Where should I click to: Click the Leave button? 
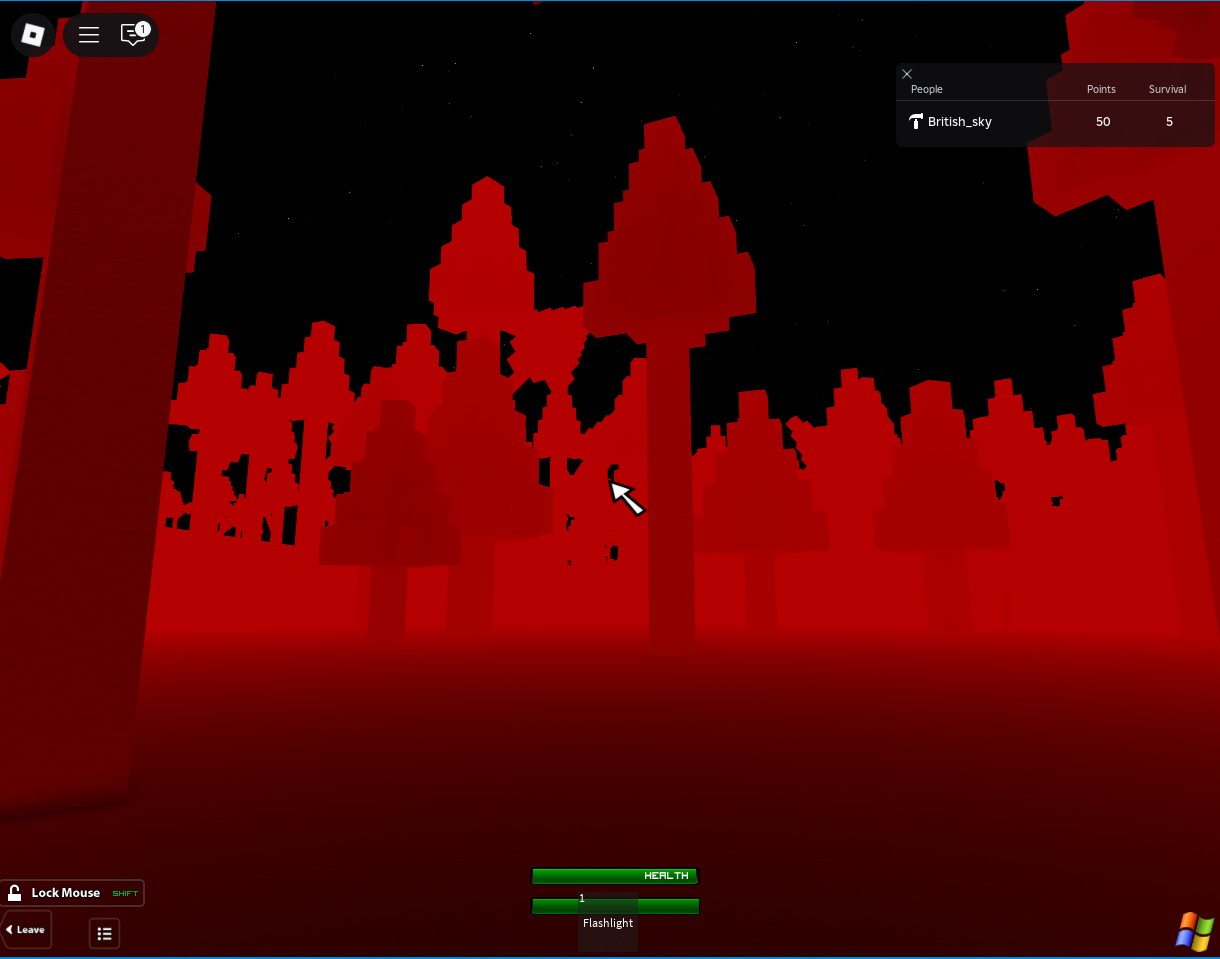click(x=26, y=930)
